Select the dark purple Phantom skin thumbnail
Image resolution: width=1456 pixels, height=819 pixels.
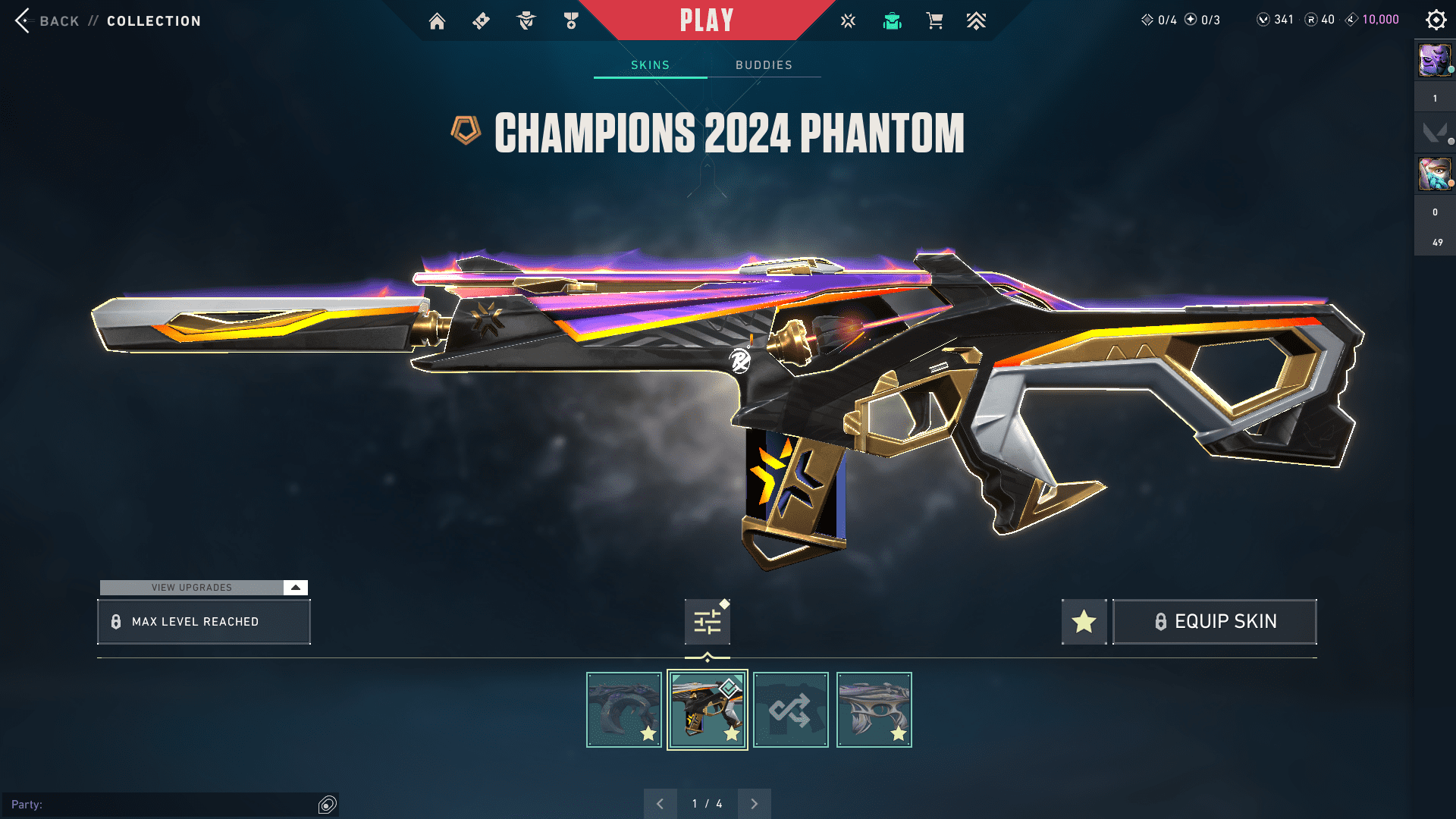[x=624, y=710]
